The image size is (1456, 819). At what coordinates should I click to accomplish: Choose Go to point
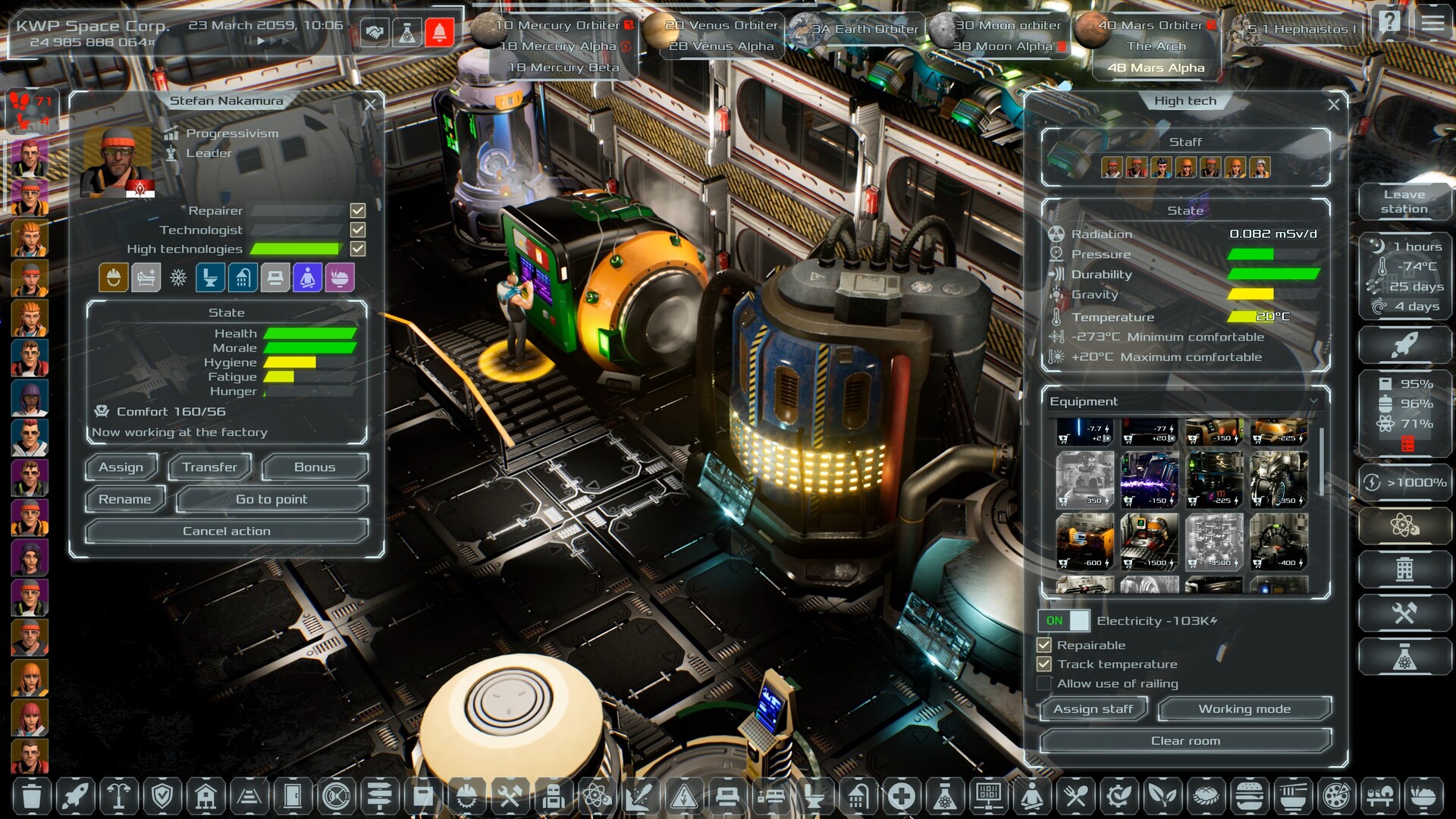point(271,499)
